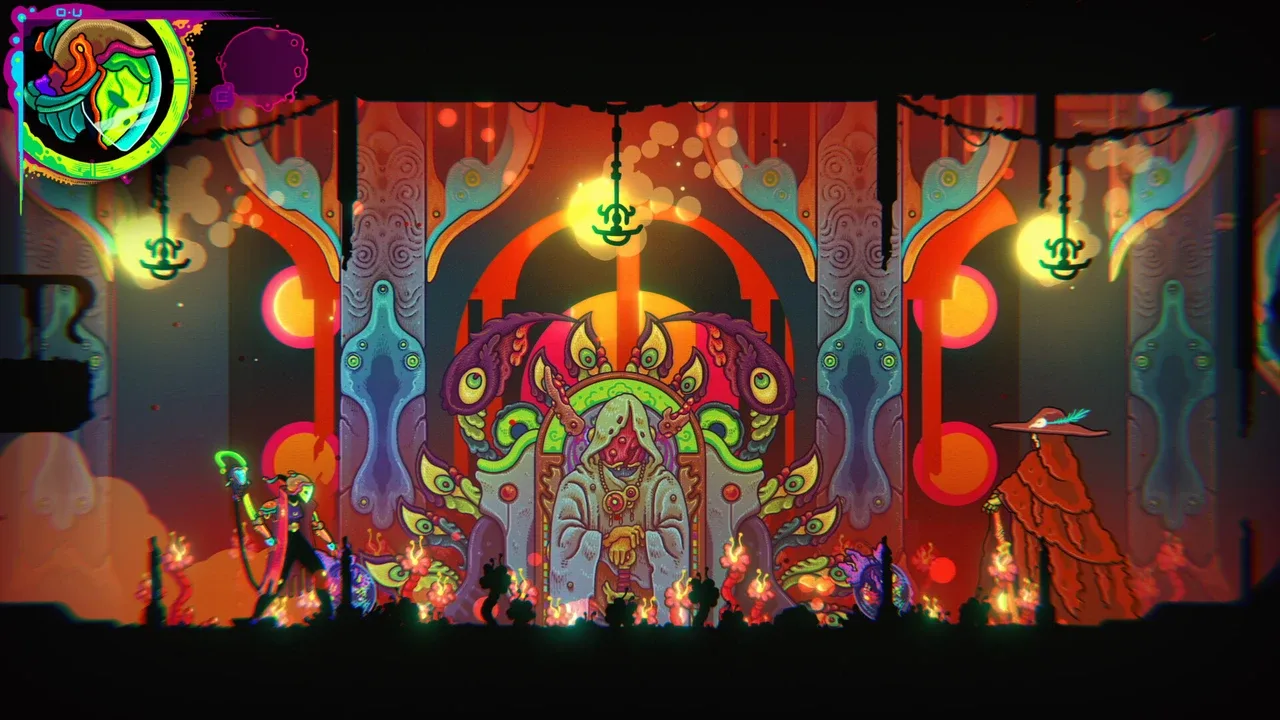Viewport: 1280px width, 720px height.
Task: Select the glowing green 'E' prompt near the minimap
Action: point(222,97)
